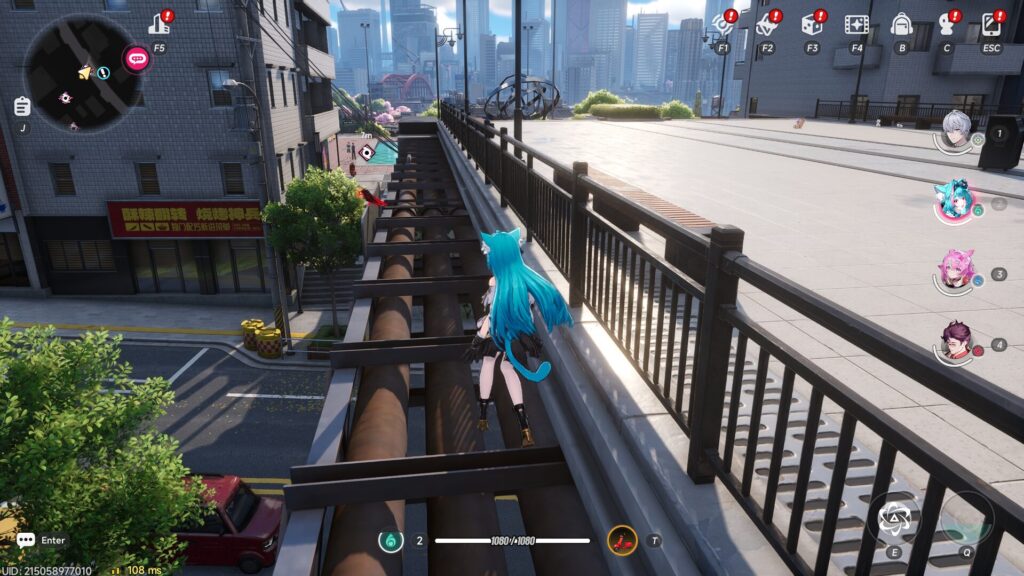The height and width of the screenshot is (576, 1024).
Task: Open the target-shaped icon labeled F1
Action: click(723, 24)
